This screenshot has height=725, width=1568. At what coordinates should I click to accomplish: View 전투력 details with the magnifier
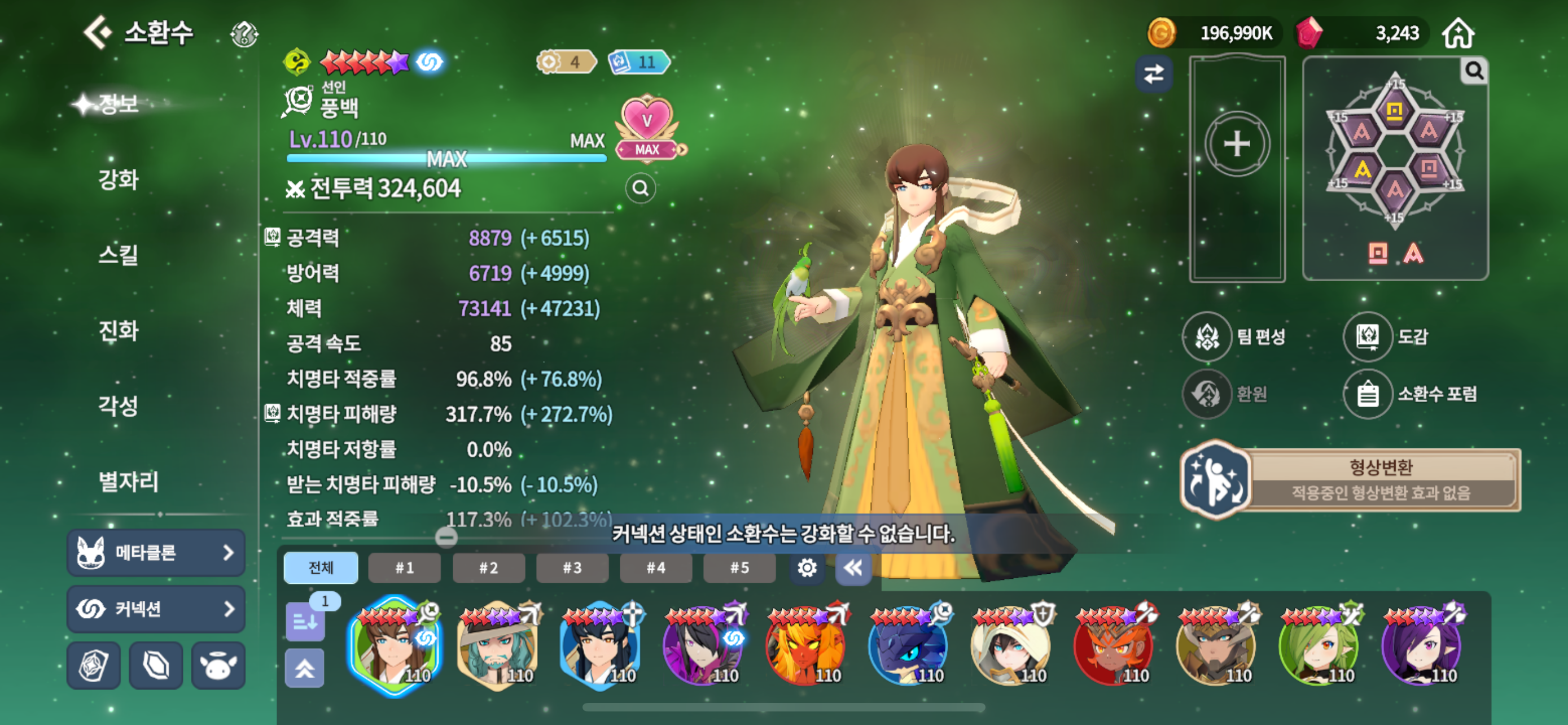tap(640, 189)
